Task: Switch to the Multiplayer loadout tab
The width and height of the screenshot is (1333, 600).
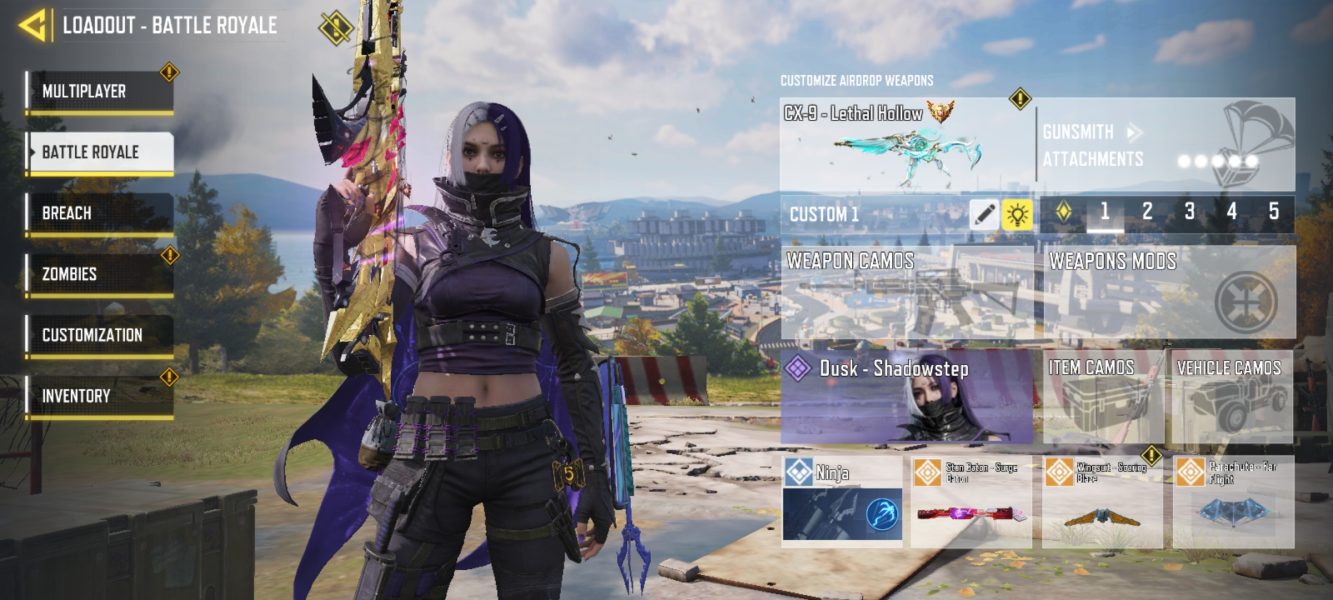Action: pyautogui.click(x=99, y=92)
